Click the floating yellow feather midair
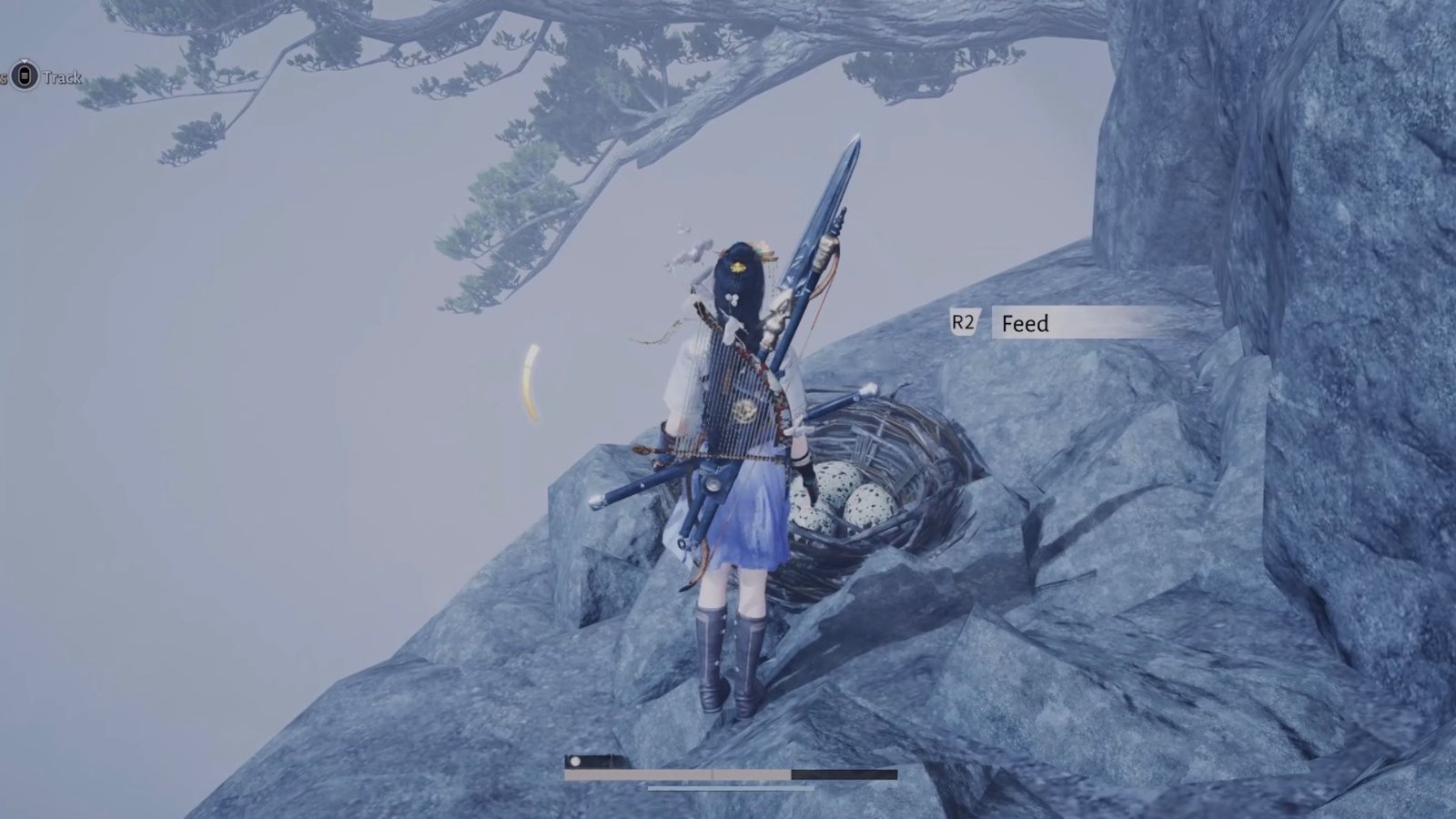 [x=531, y=380]
